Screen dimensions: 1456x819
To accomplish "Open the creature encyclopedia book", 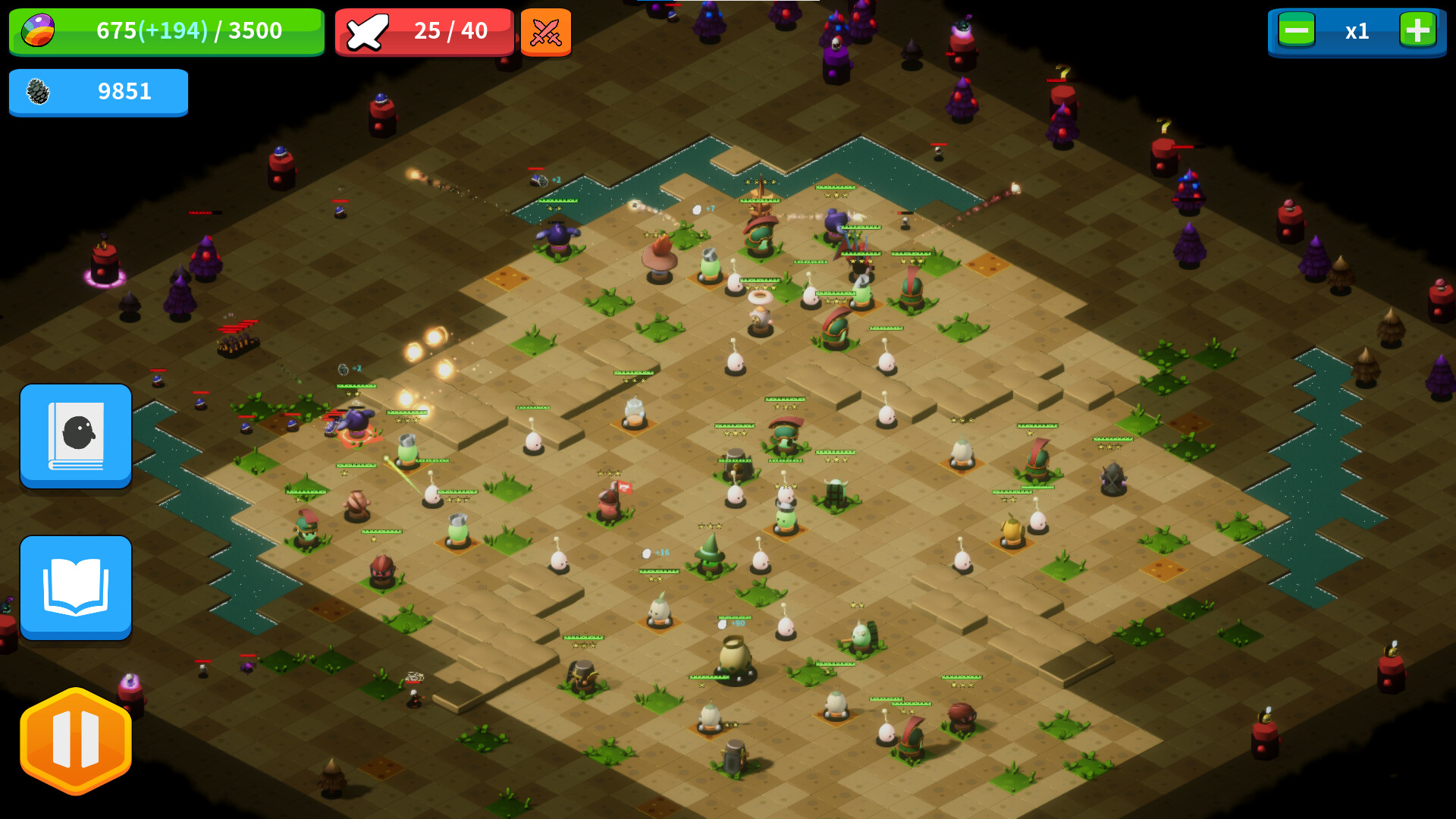I will [x=76, y=436].
